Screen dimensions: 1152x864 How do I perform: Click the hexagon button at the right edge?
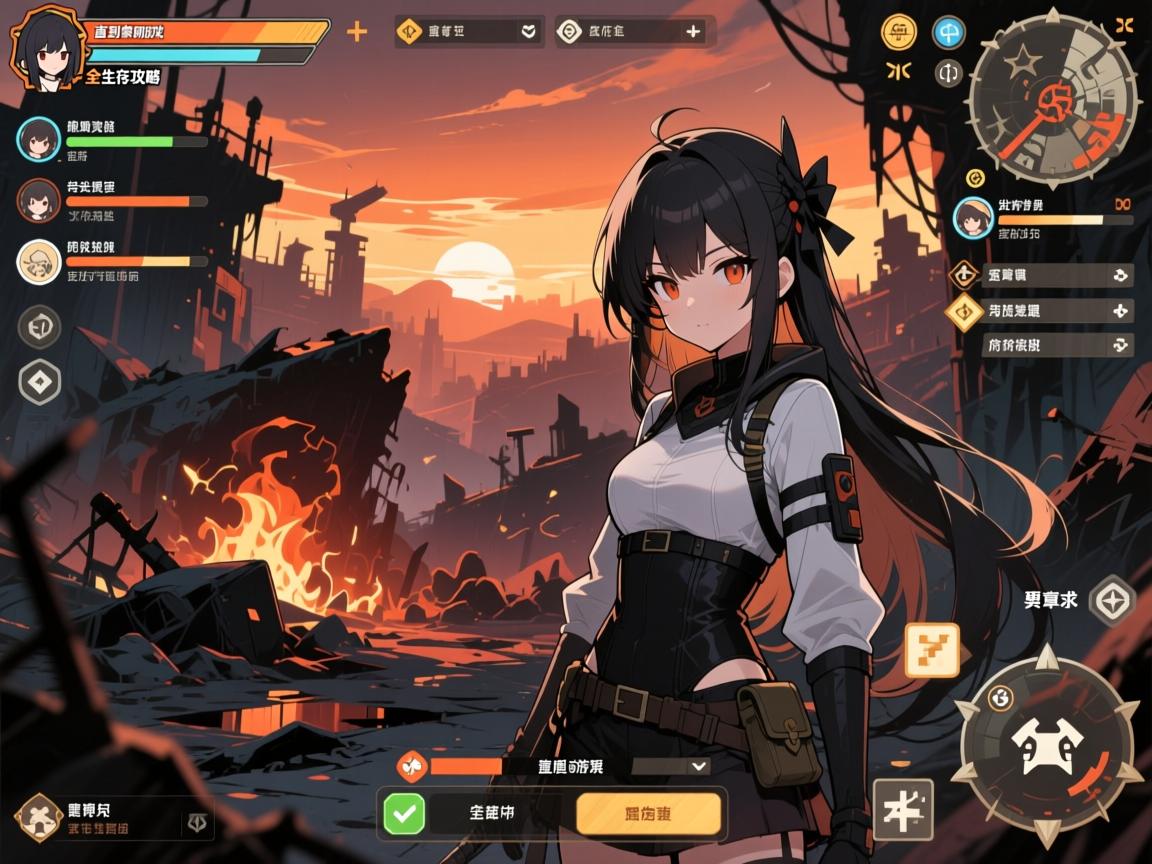coord(1111,601)
